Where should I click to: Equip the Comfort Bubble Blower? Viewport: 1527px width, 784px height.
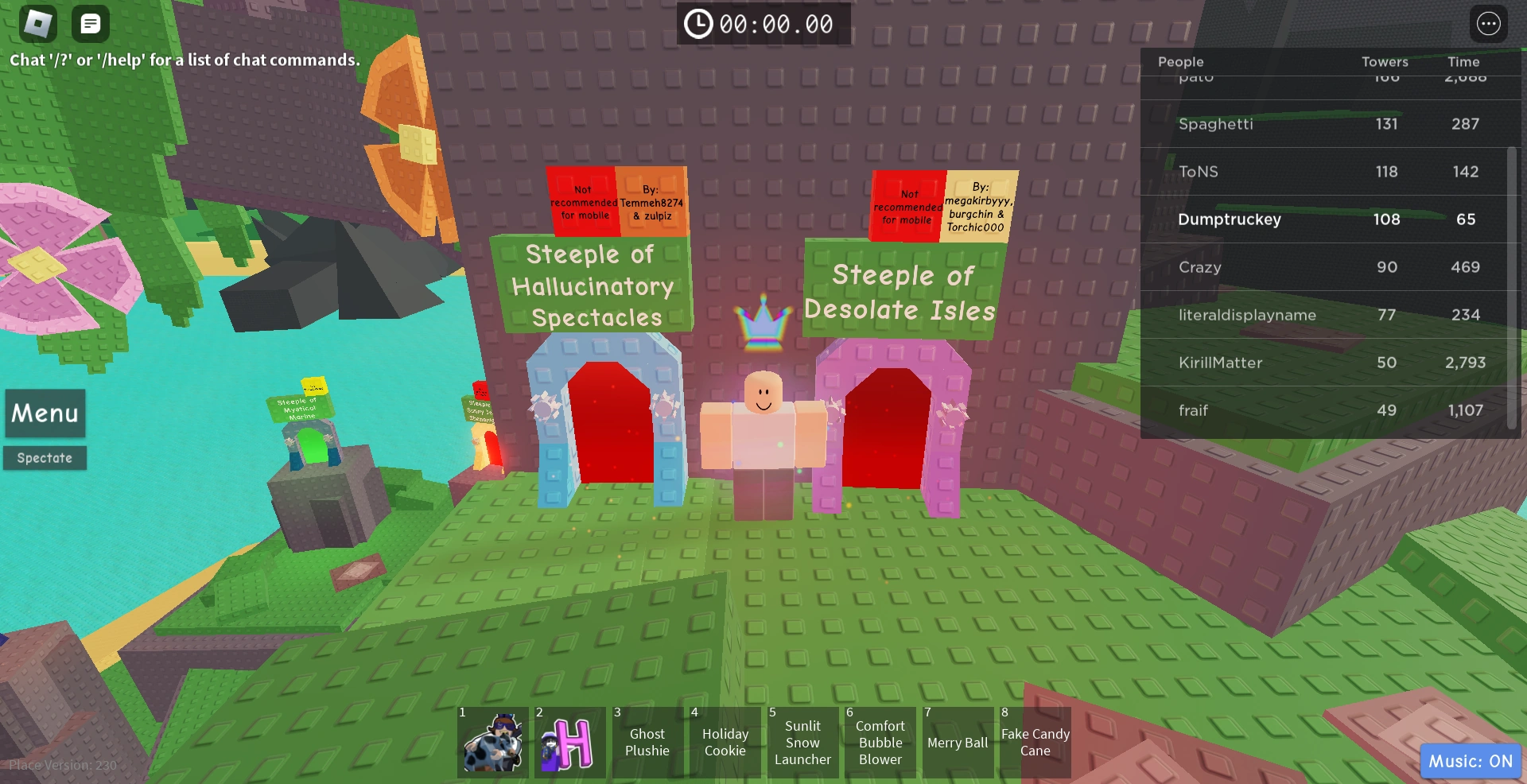coord(880,742)
